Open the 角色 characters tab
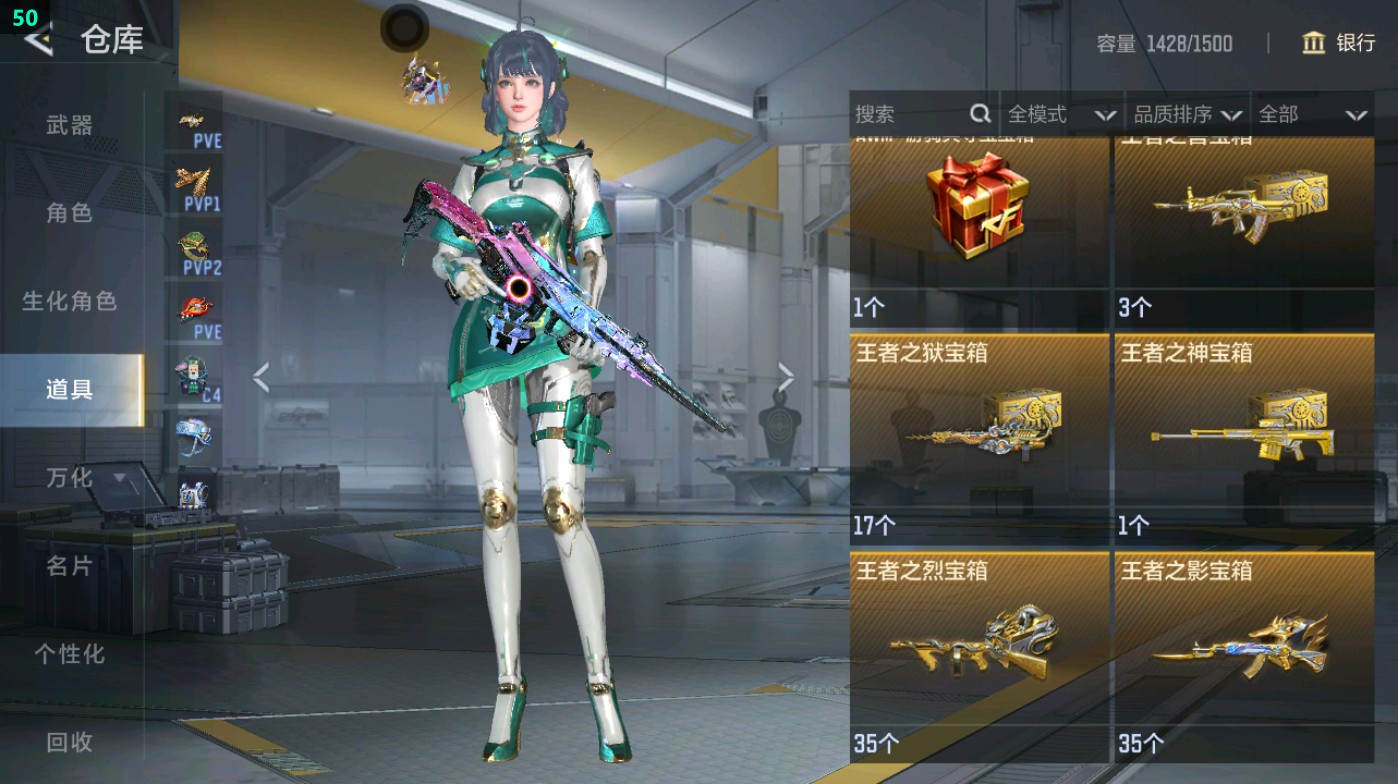Viewport: 1398px width, 784px height. [x=68, y=213]
